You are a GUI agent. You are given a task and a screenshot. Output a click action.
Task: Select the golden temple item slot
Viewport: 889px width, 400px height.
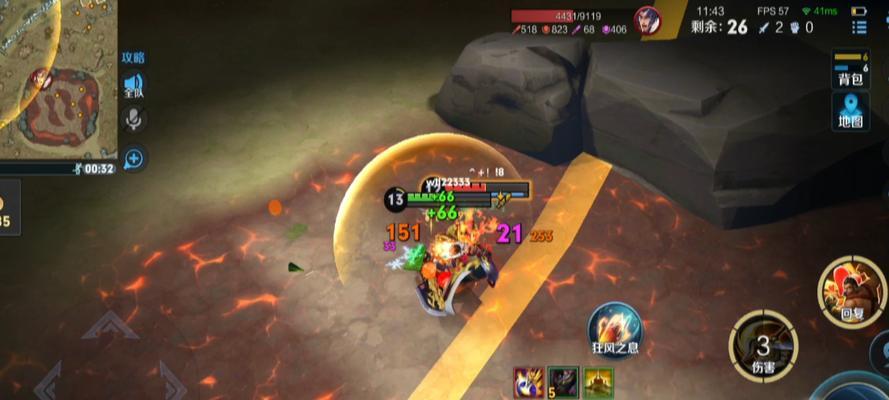pyautogui.click(x=599, y=382)
